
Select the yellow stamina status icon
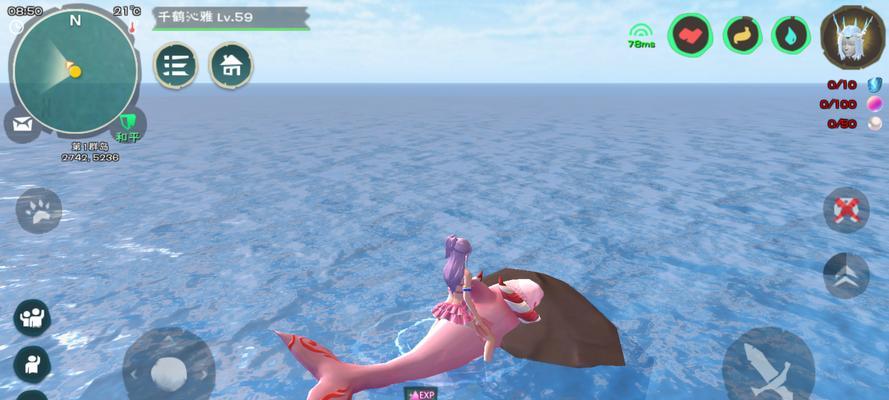click(x=742, y=35)
